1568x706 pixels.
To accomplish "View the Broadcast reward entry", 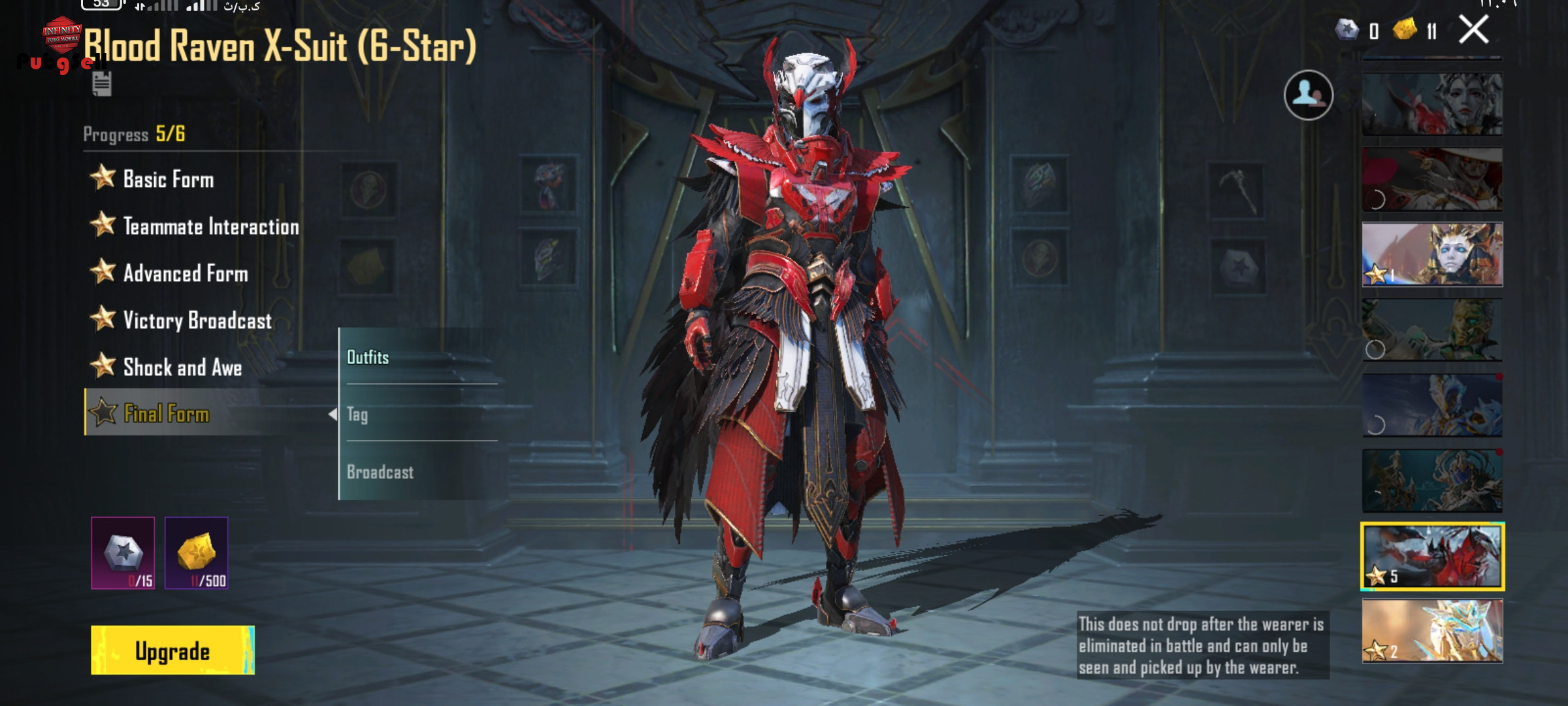I will click(x=418, y=472).
